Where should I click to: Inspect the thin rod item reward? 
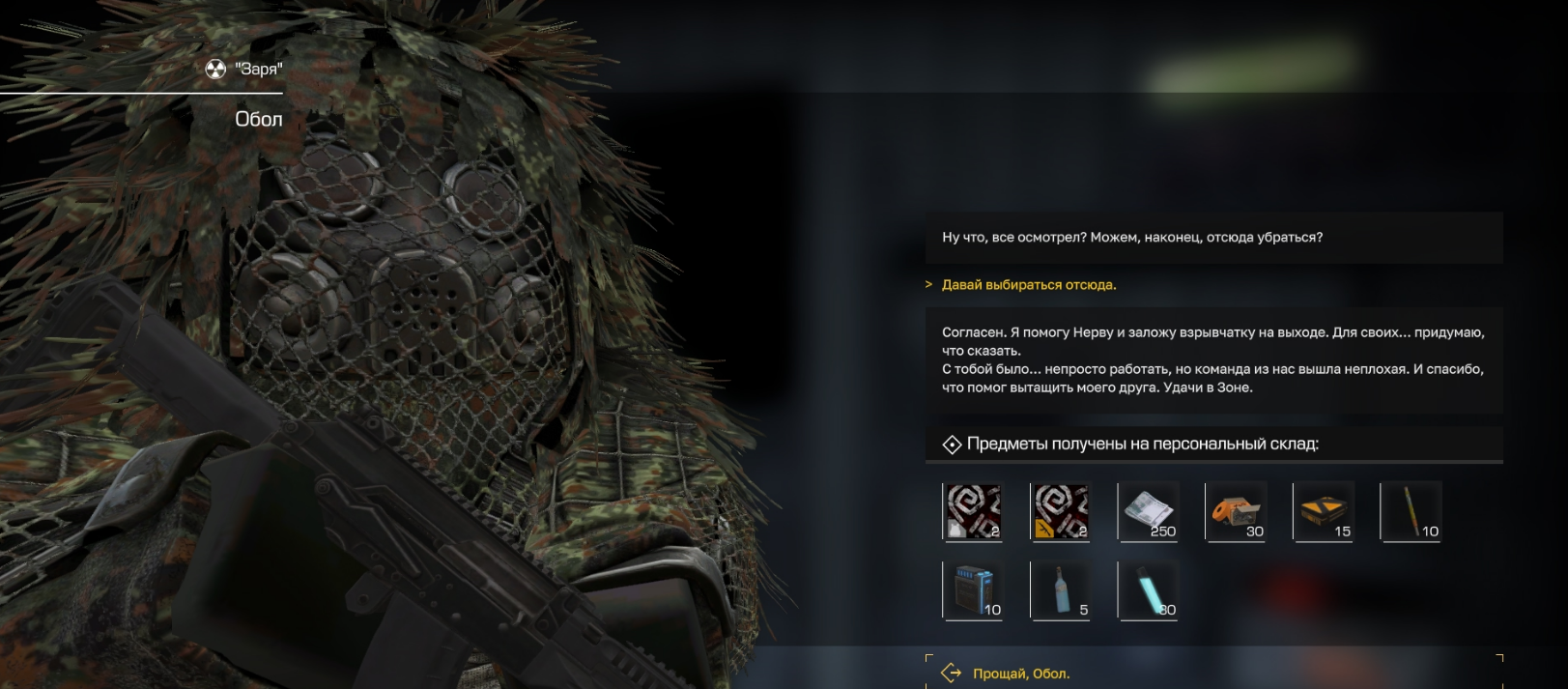[1411, 511]
